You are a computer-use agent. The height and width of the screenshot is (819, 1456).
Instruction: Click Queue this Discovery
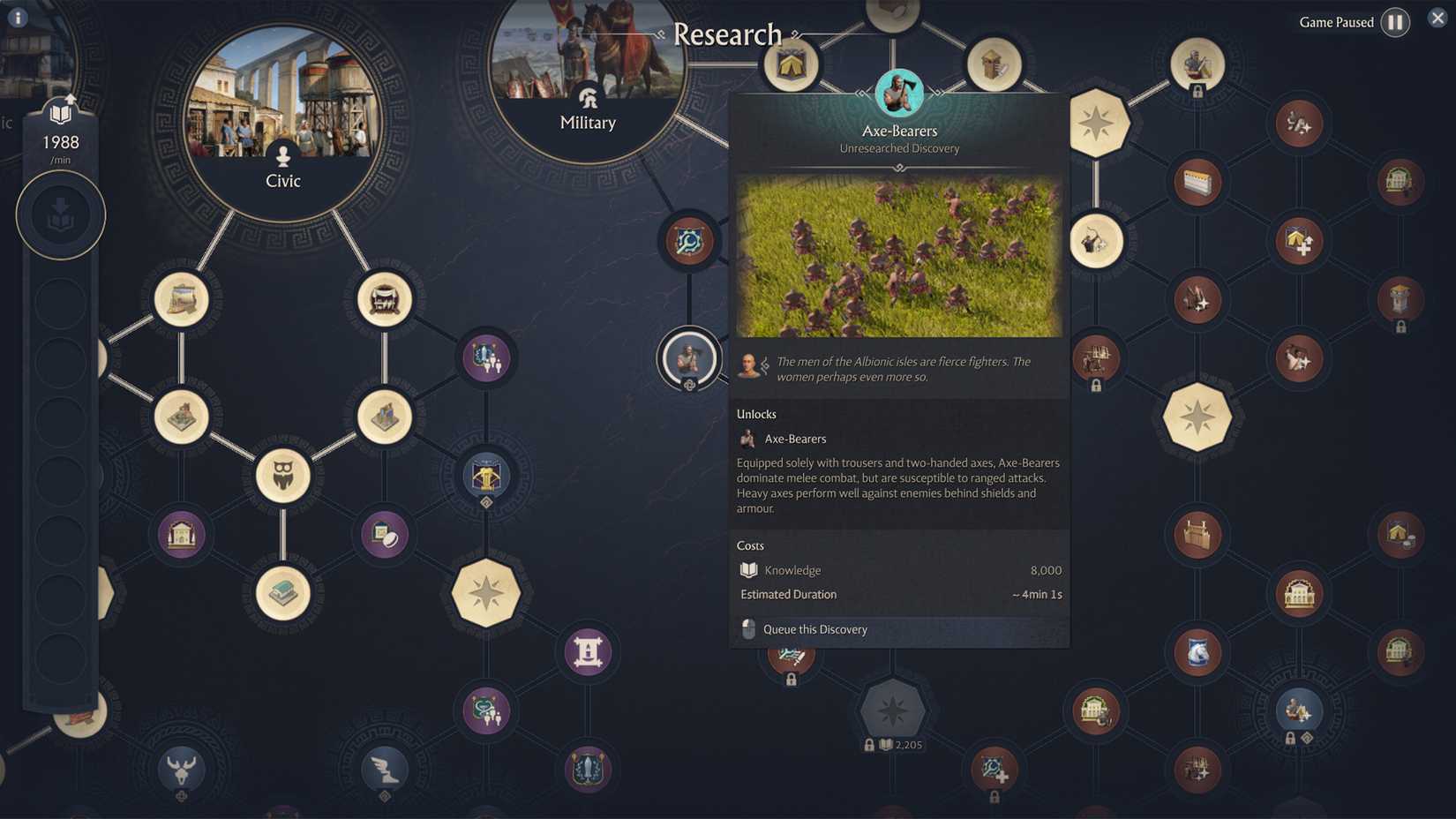click(x=814, y=629)
